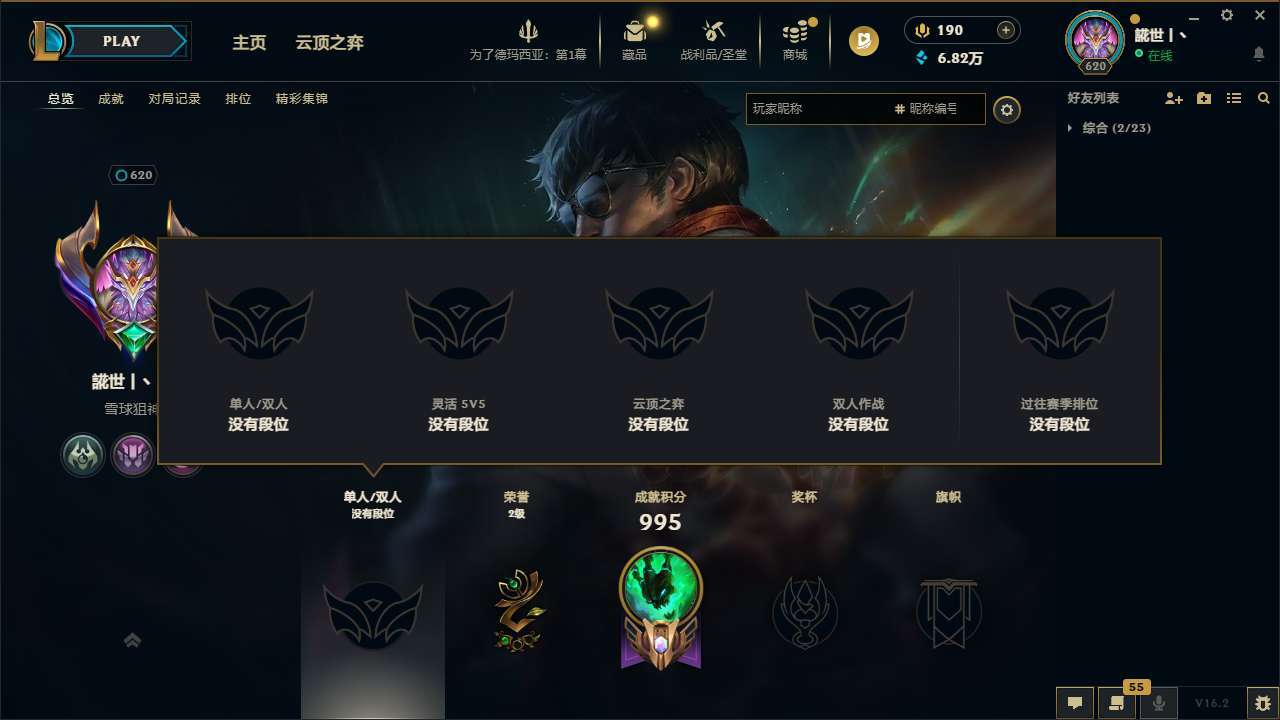The width and height of the screenshot is (1280, 720).
Task: Open 战利品/圣堂 loot icon
Action: click(x=712, y=40)
